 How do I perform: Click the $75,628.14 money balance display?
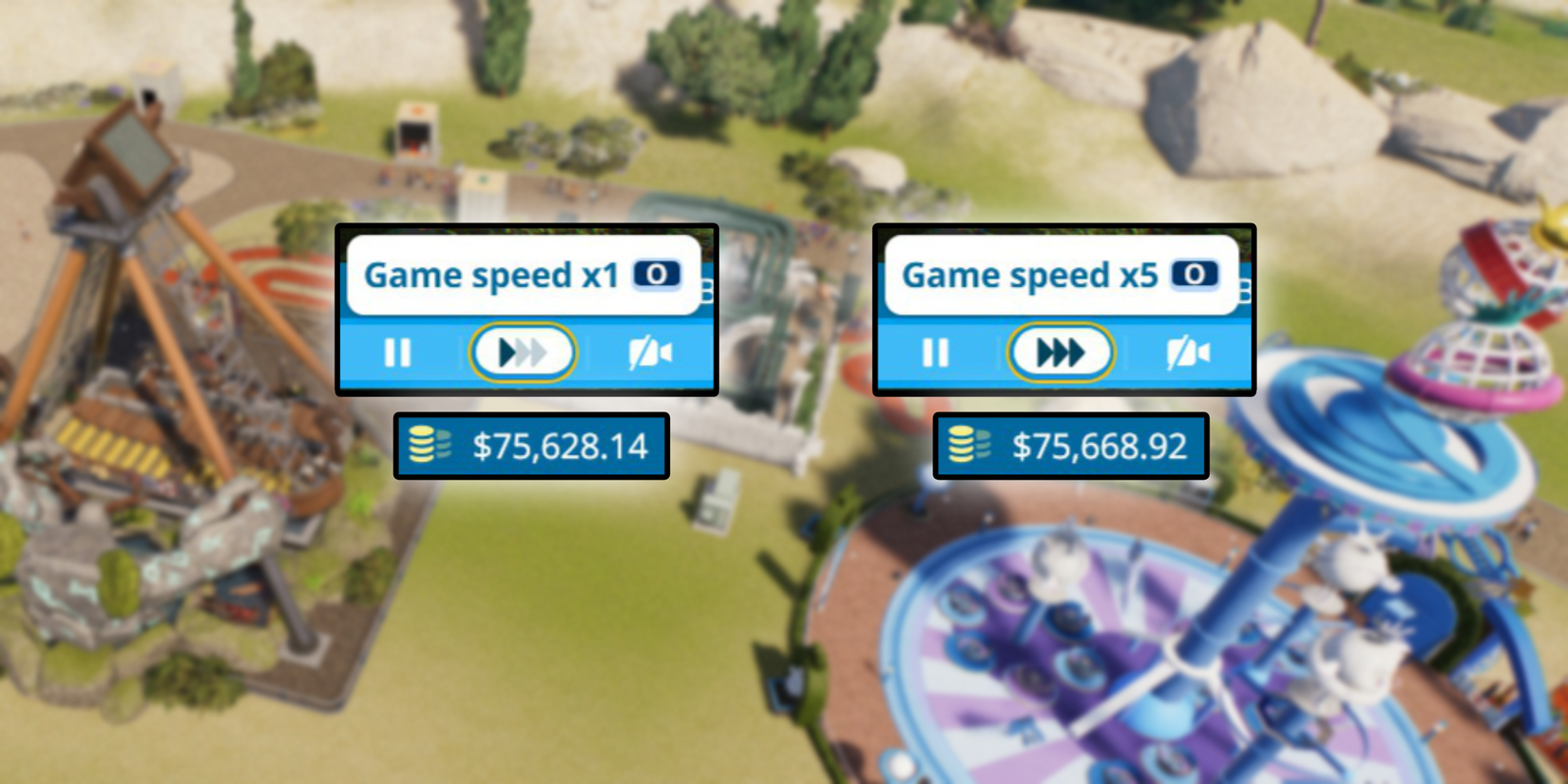[532, 445]
